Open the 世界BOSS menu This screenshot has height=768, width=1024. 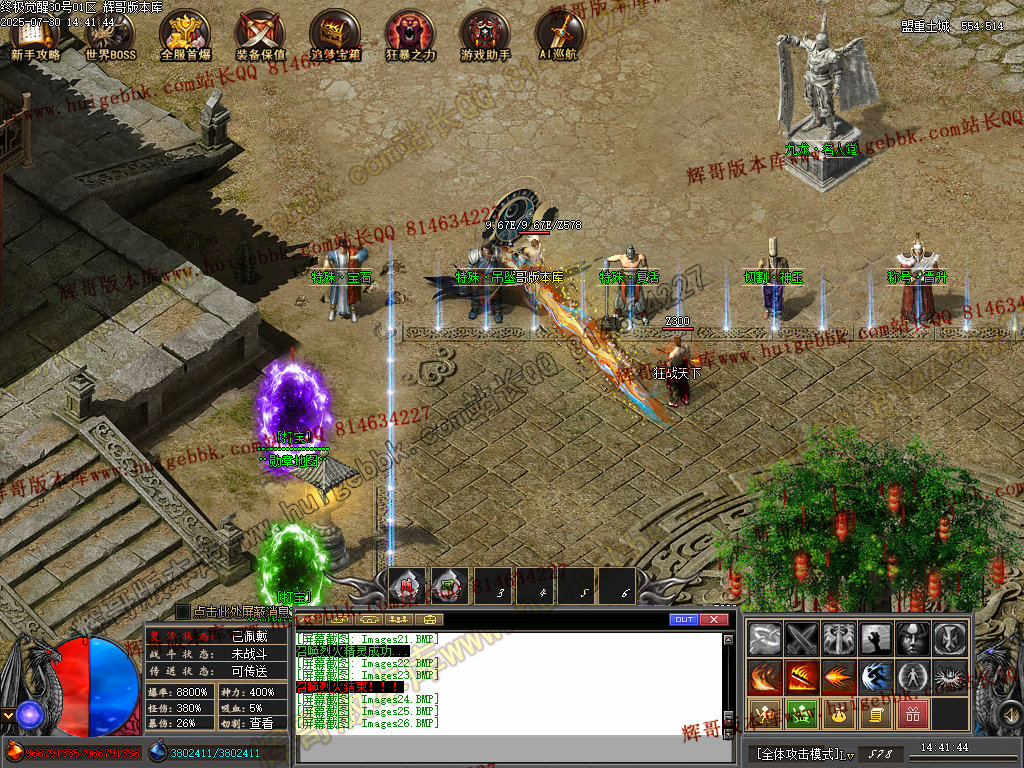110,34
